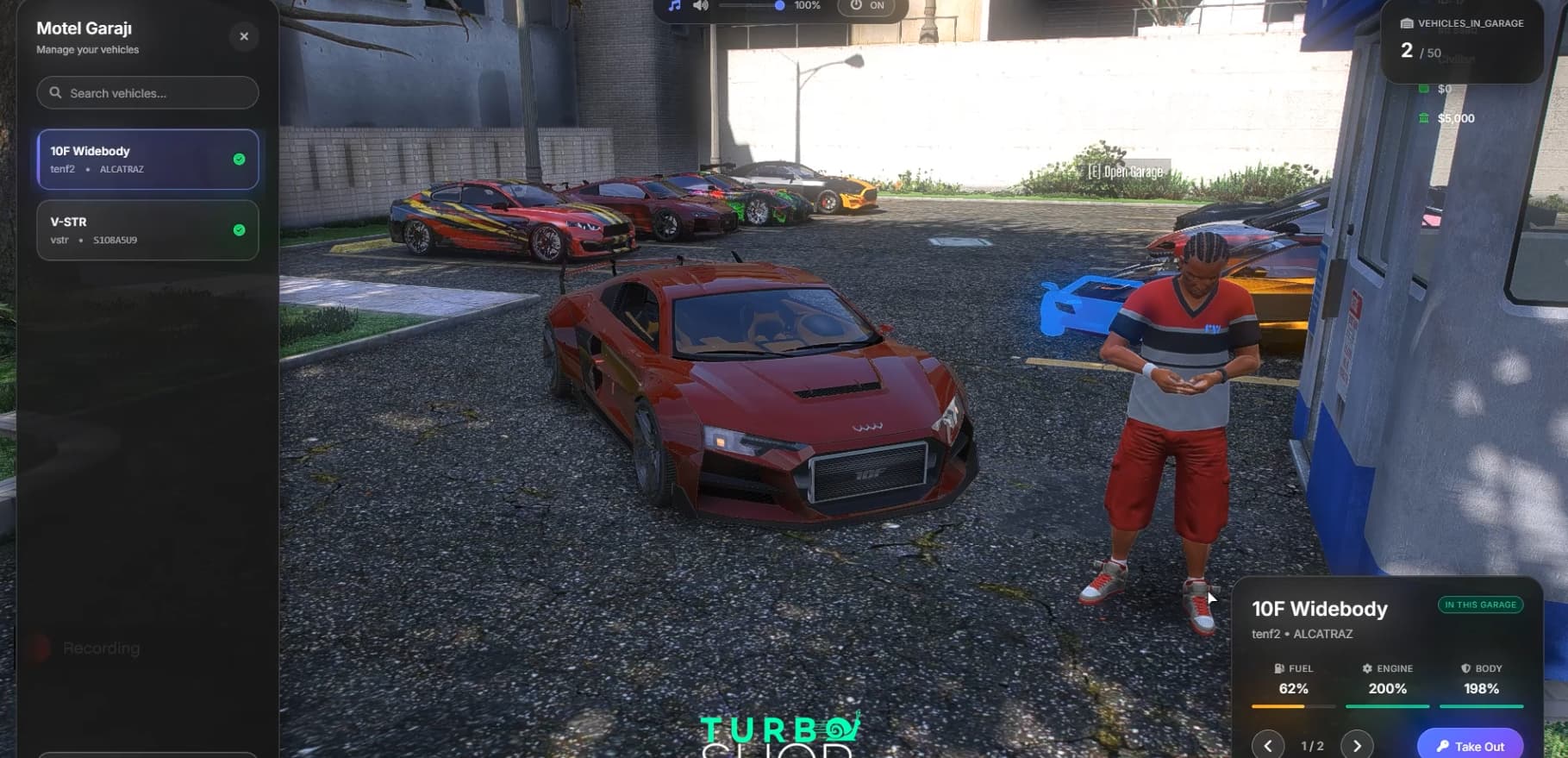
Task: Toggle the power ON switch in the top bar
Action: (865, 5)
